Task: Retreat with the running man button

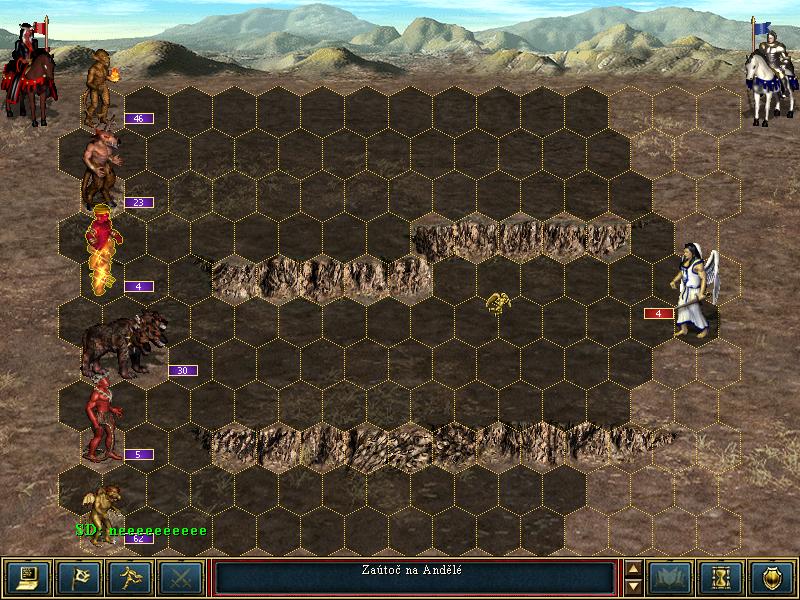Action: click(x=130, y=577)
